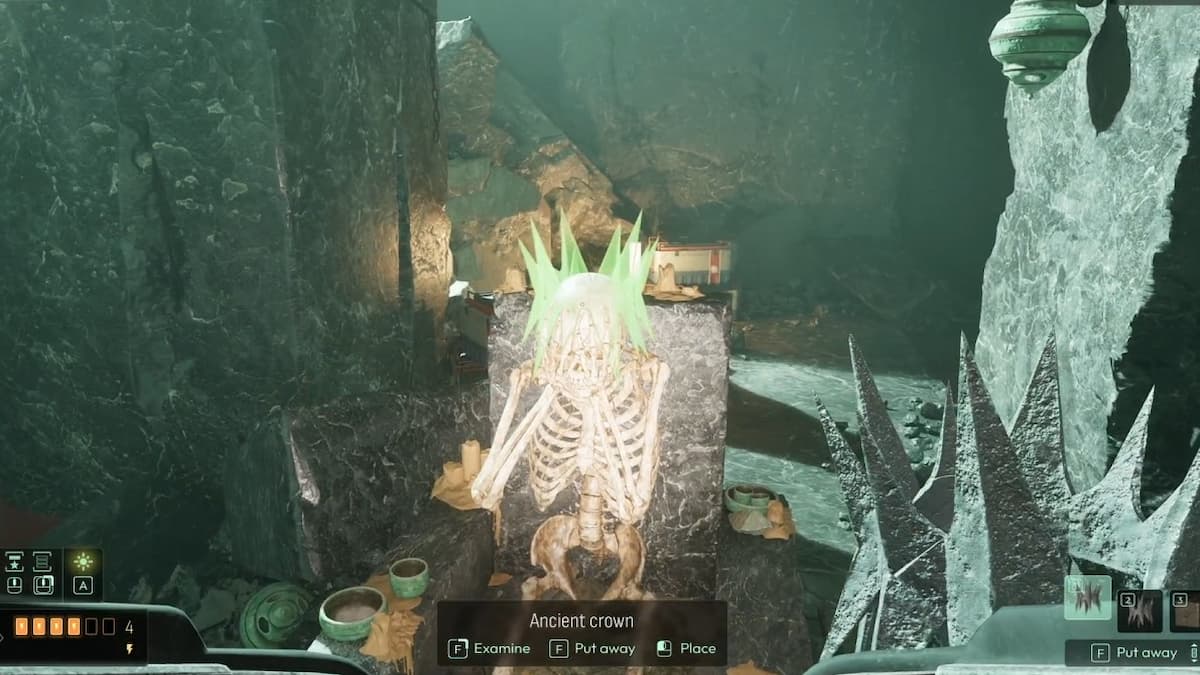Select the highlighted ancient crown inventory slot
The height and width of the screenshot is (675, 1200).
[x=1087, y=598]
